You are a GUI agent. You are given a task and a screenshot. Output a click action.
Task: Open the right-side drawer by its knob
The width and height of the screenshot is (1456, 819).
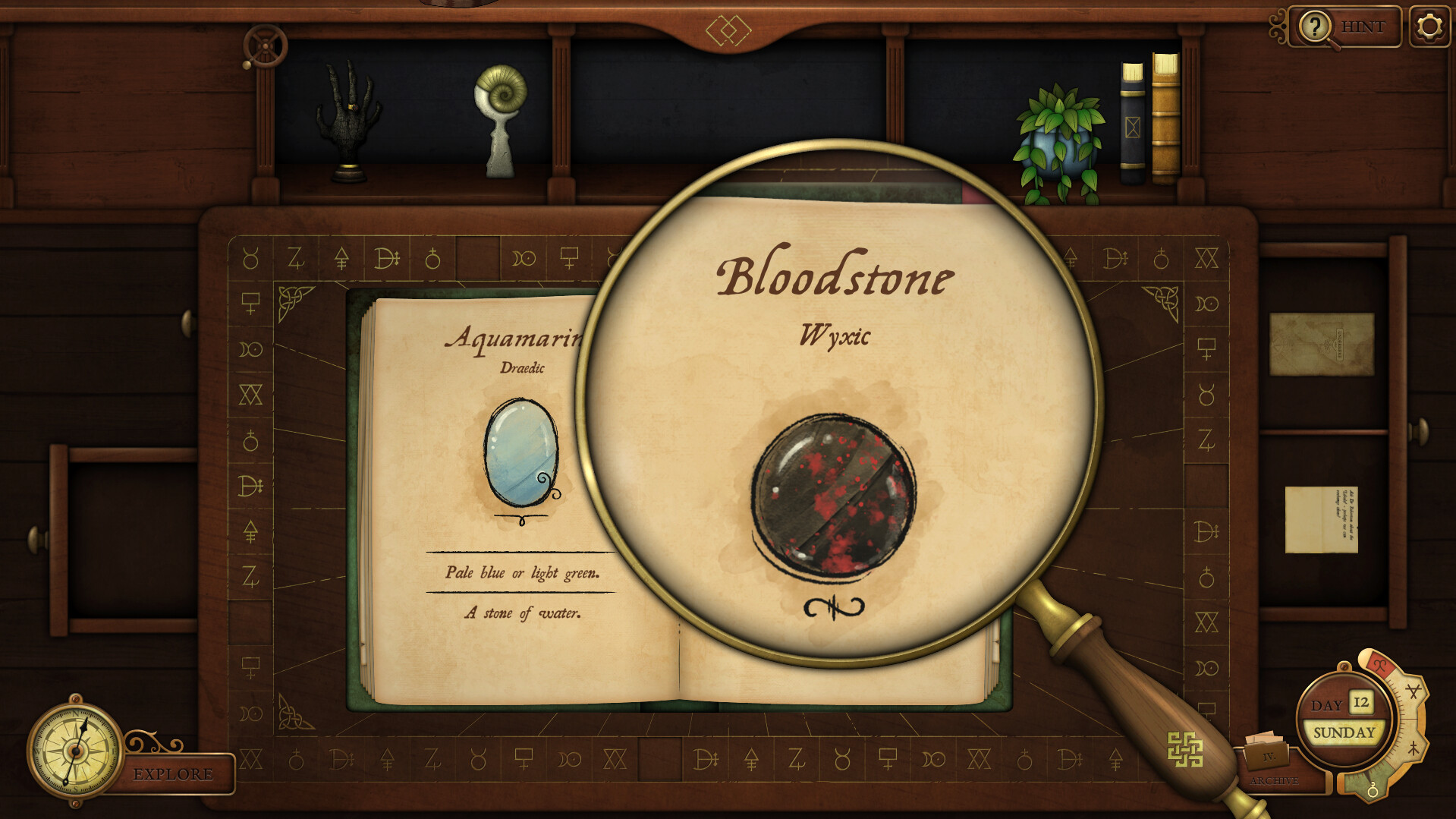point(1420,431)
